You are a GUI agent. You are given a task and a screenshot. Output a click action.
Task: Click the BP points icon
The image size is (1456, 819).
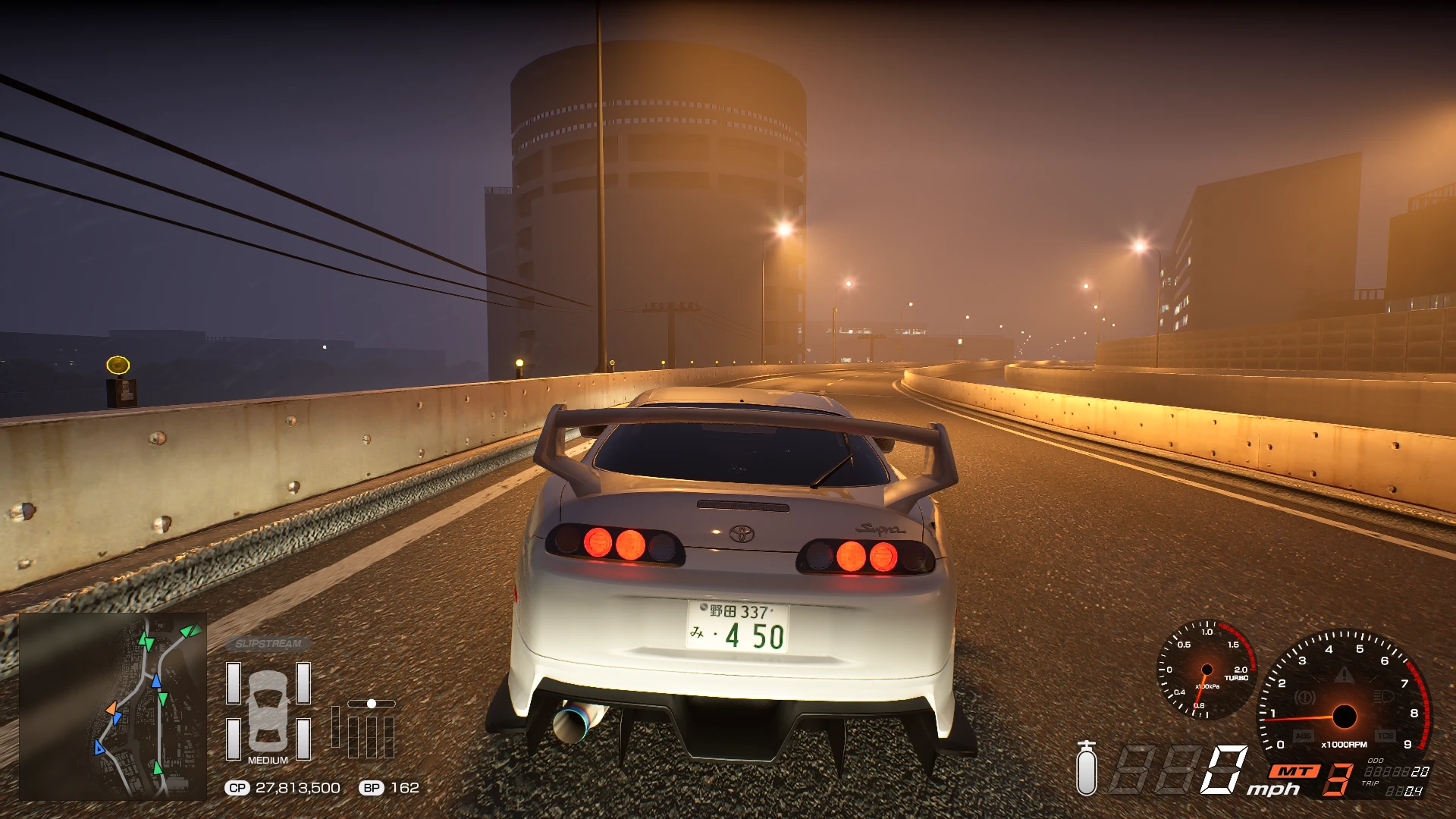coord(371,788)
